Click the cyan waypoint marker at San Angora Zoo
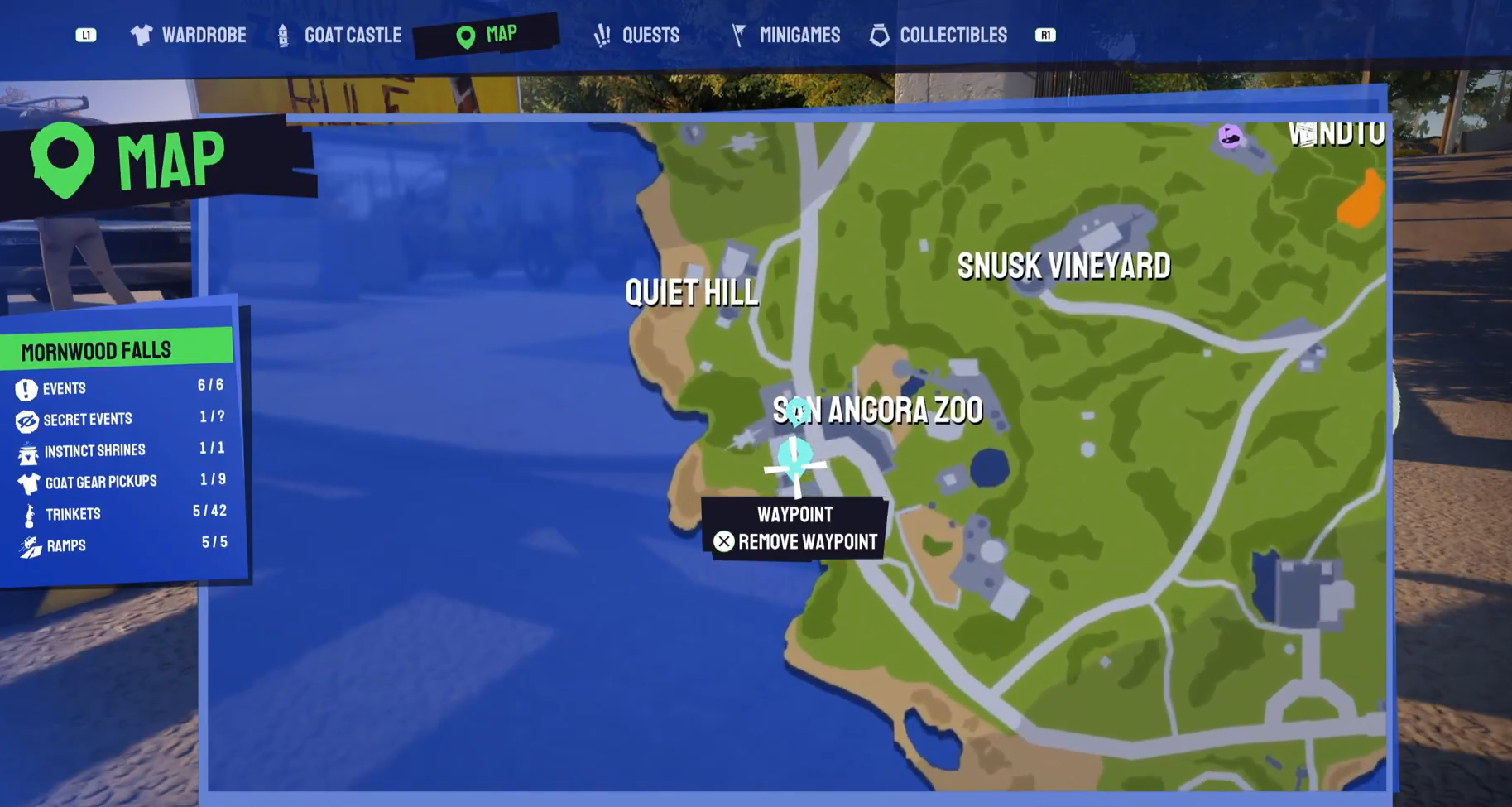1512x807 pixels. (794, 456)
